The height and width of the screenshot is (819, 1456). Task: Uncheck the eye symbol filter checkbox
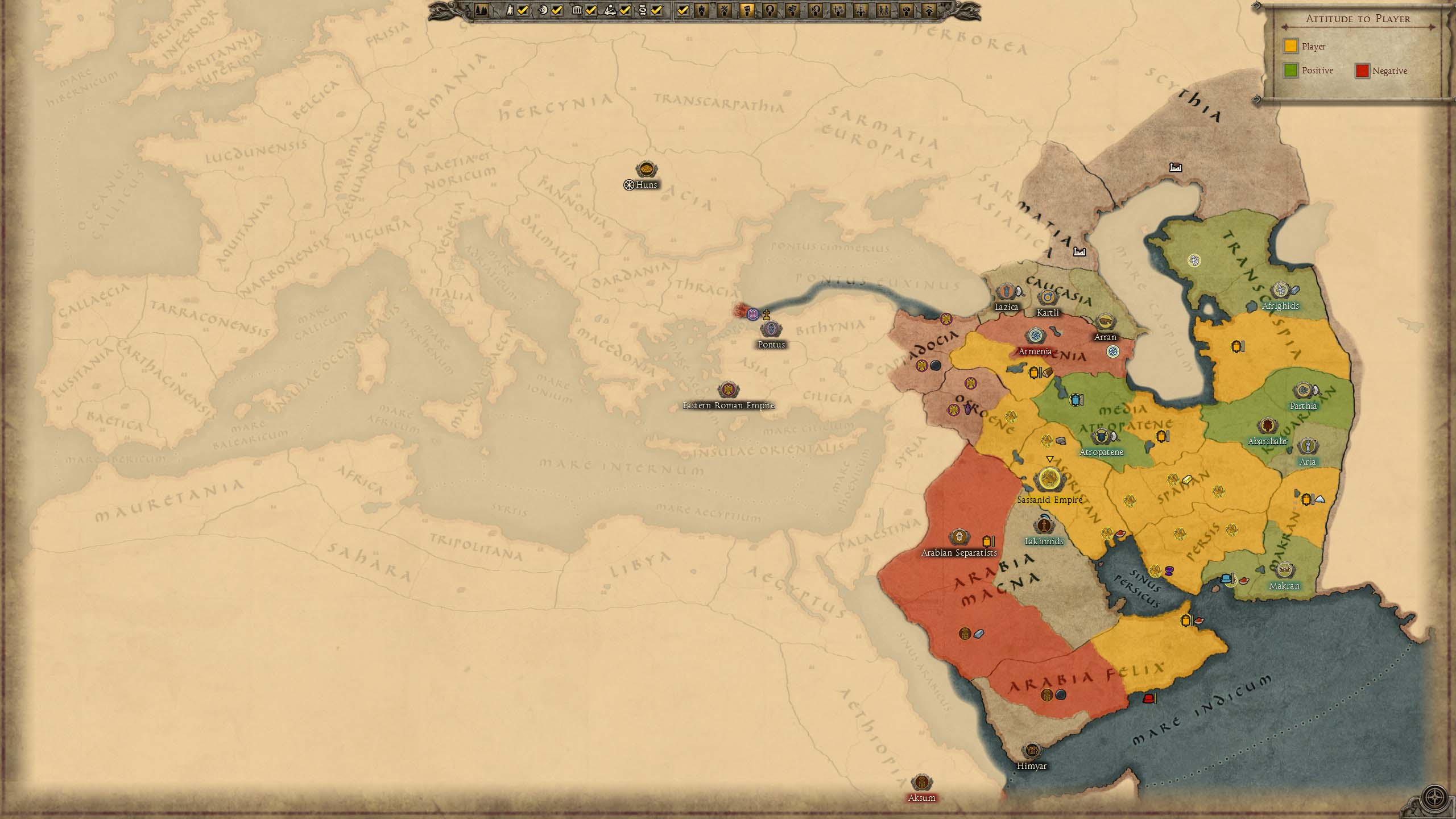click(x=557, y=10)
